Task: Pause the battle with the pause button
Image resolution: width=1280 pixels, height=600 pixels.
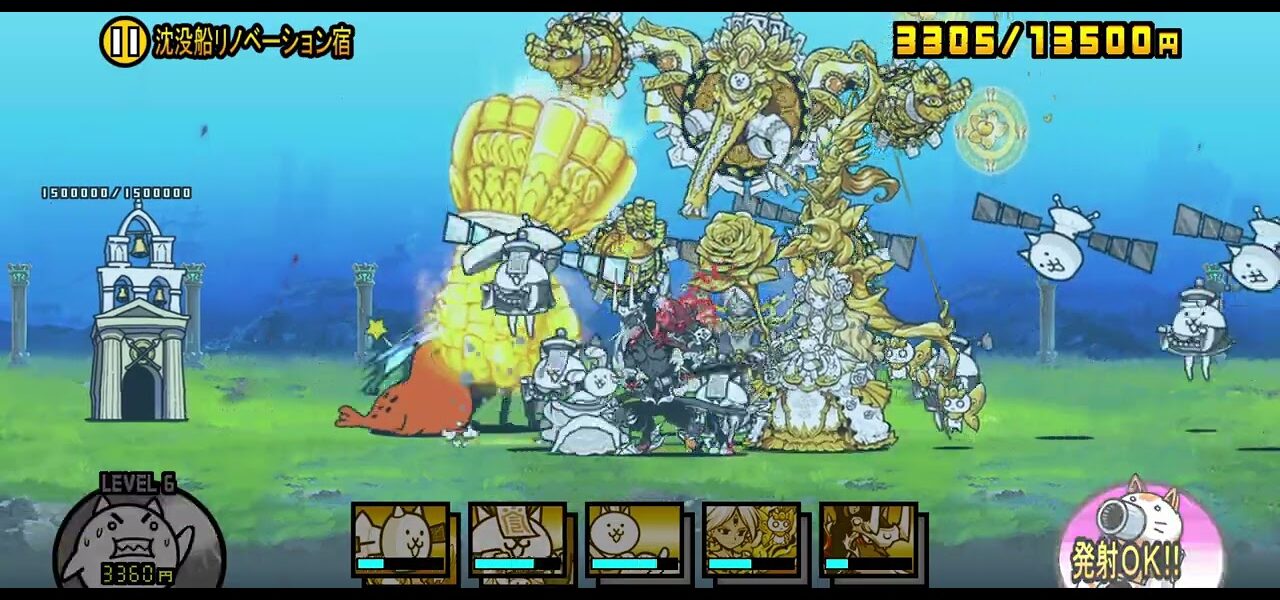Action: [x=124, y=42]
